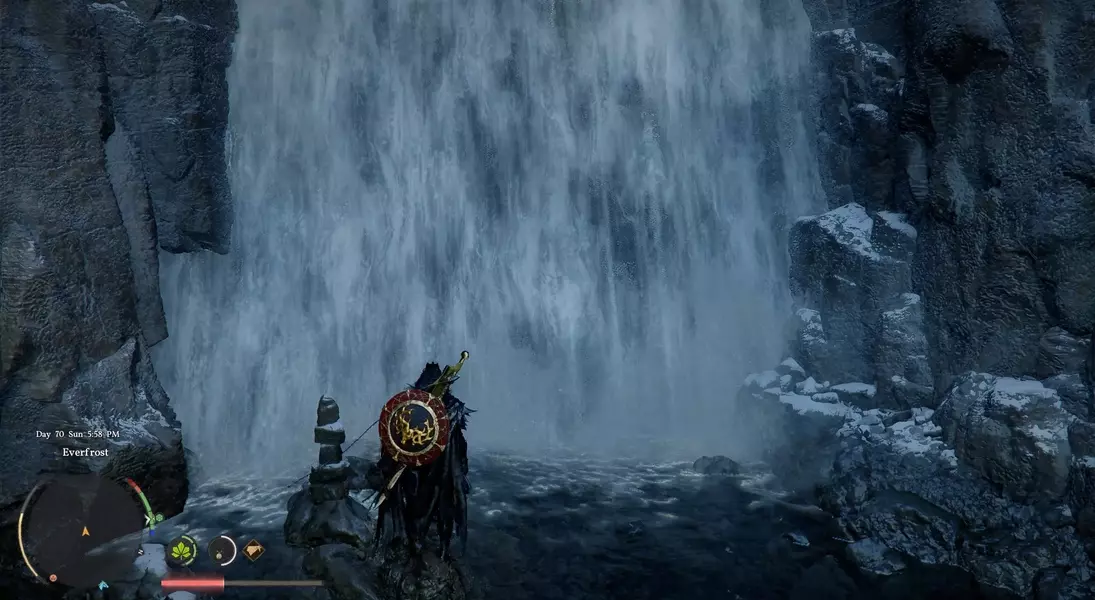Open the circular minimap
The height and width of the screenshot is (600, 1095).
pos(83,528)
